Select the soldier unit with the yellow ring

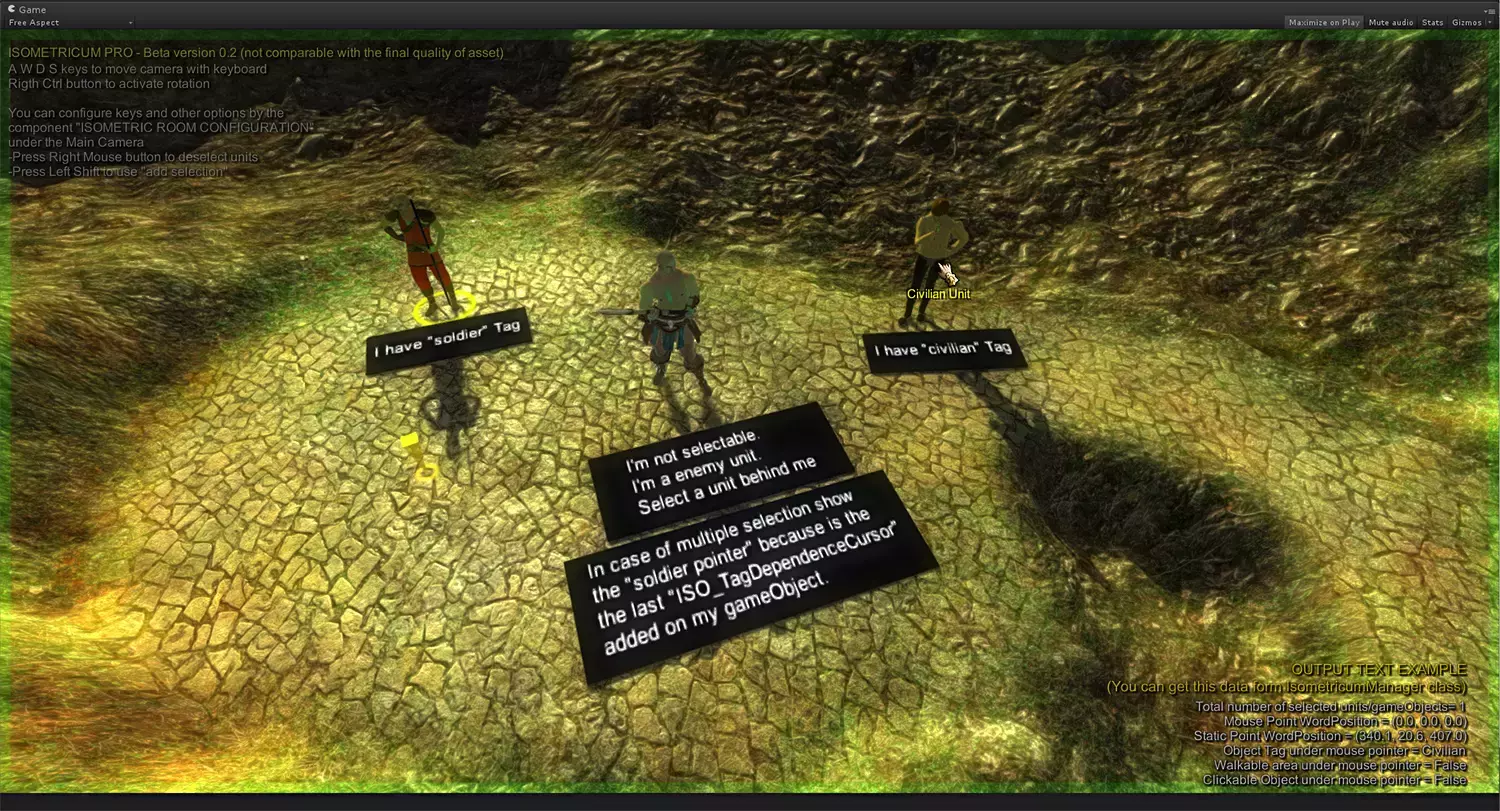pos(423,255)
